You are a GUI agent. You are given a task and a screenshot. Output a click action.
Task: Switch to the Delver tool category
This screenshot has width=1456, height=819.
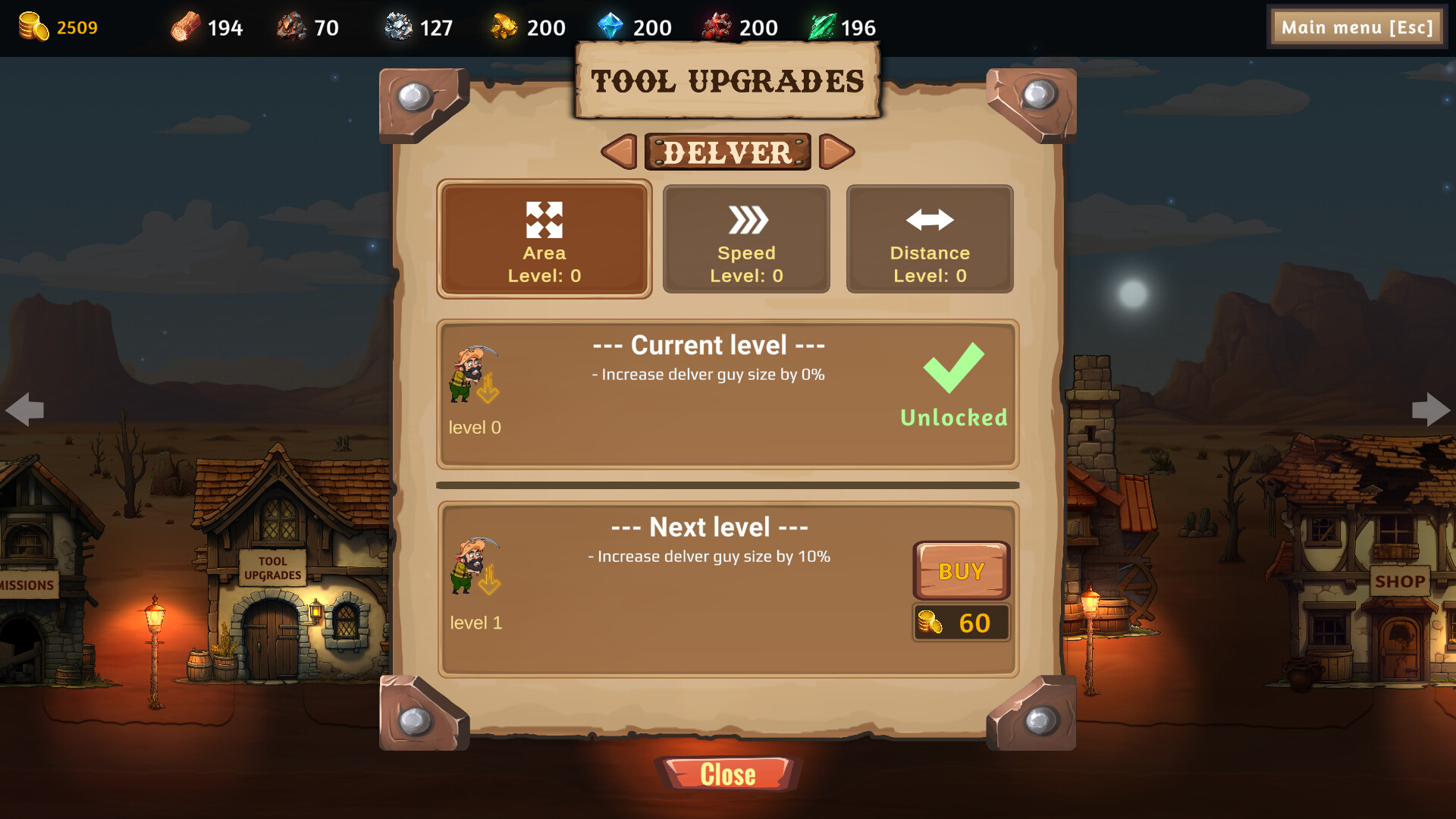click(x=726, y=152)
